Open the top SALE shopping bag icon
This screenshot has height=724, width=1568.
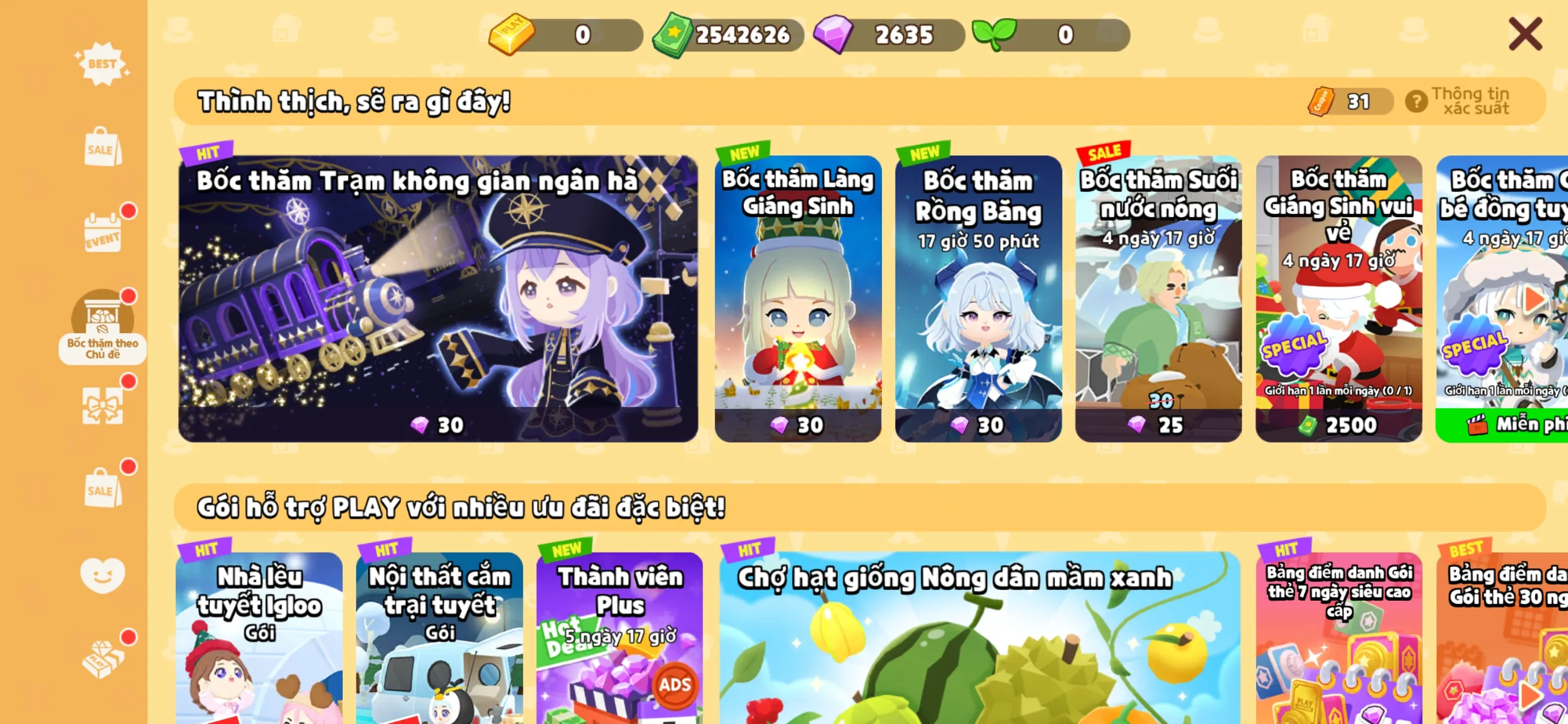tap(104, 146)
